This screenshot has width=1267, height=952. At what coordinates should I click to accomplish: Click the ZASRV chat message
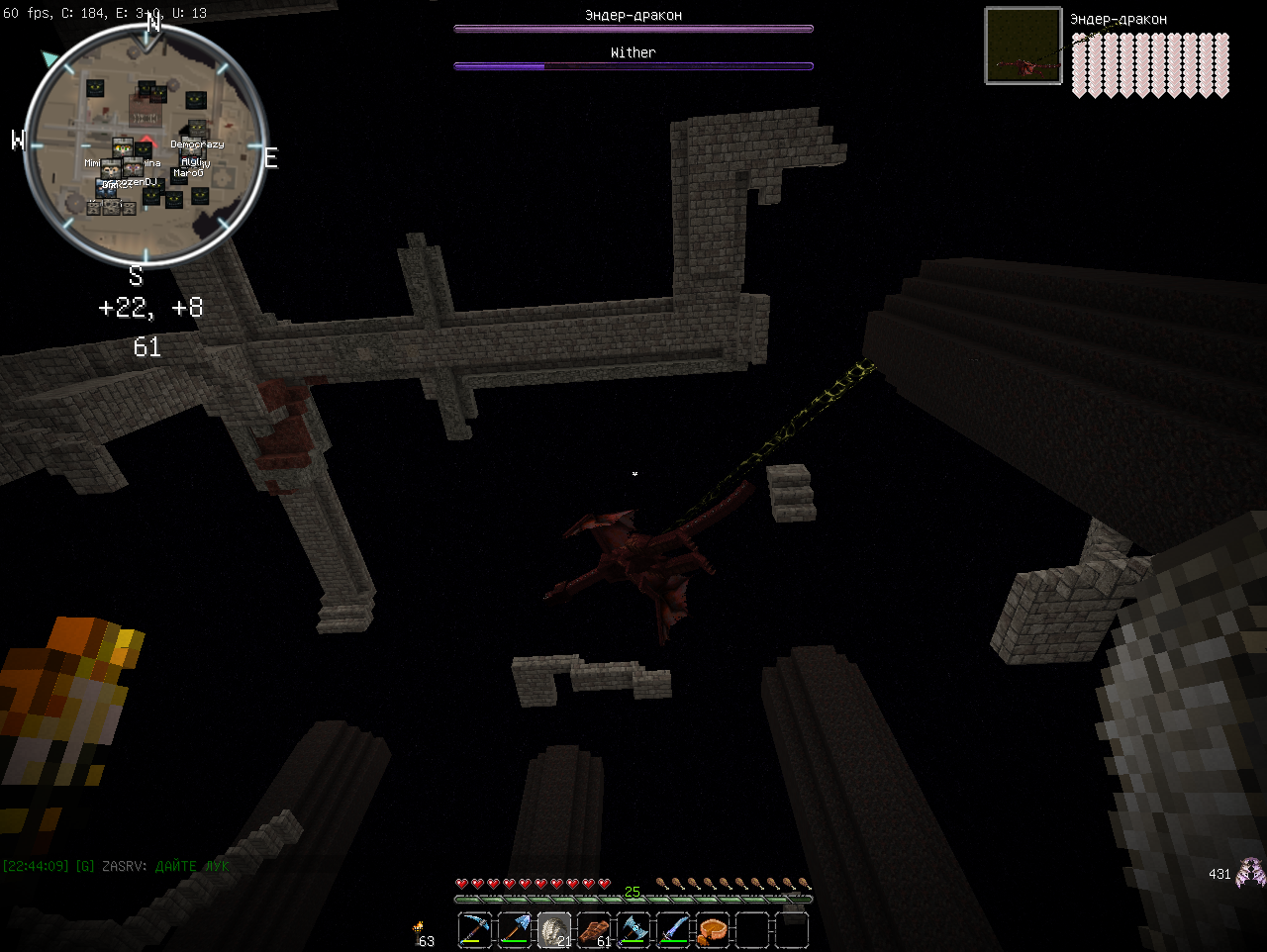116,866
